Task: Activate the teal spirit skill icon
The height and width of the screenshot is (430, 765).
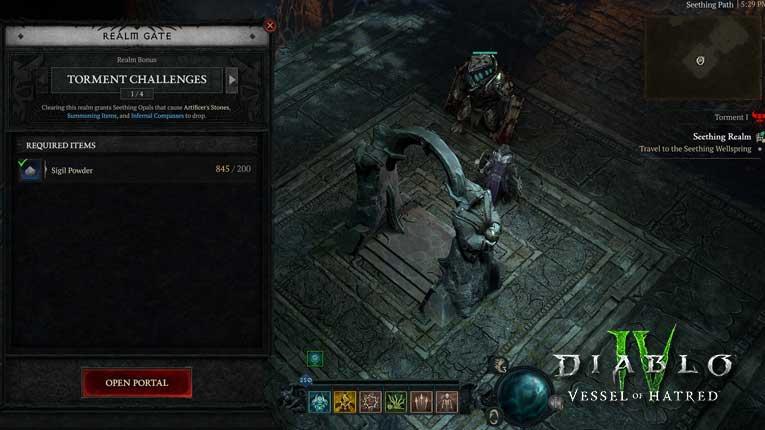Action: coord(320,402)
